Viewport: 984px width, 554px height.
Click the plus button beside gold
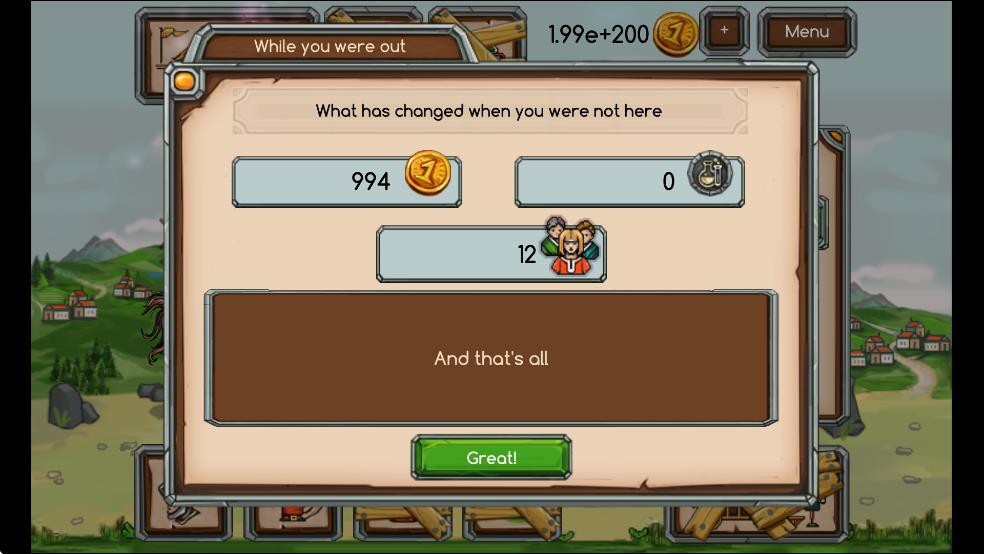click(x=724, y=31)
